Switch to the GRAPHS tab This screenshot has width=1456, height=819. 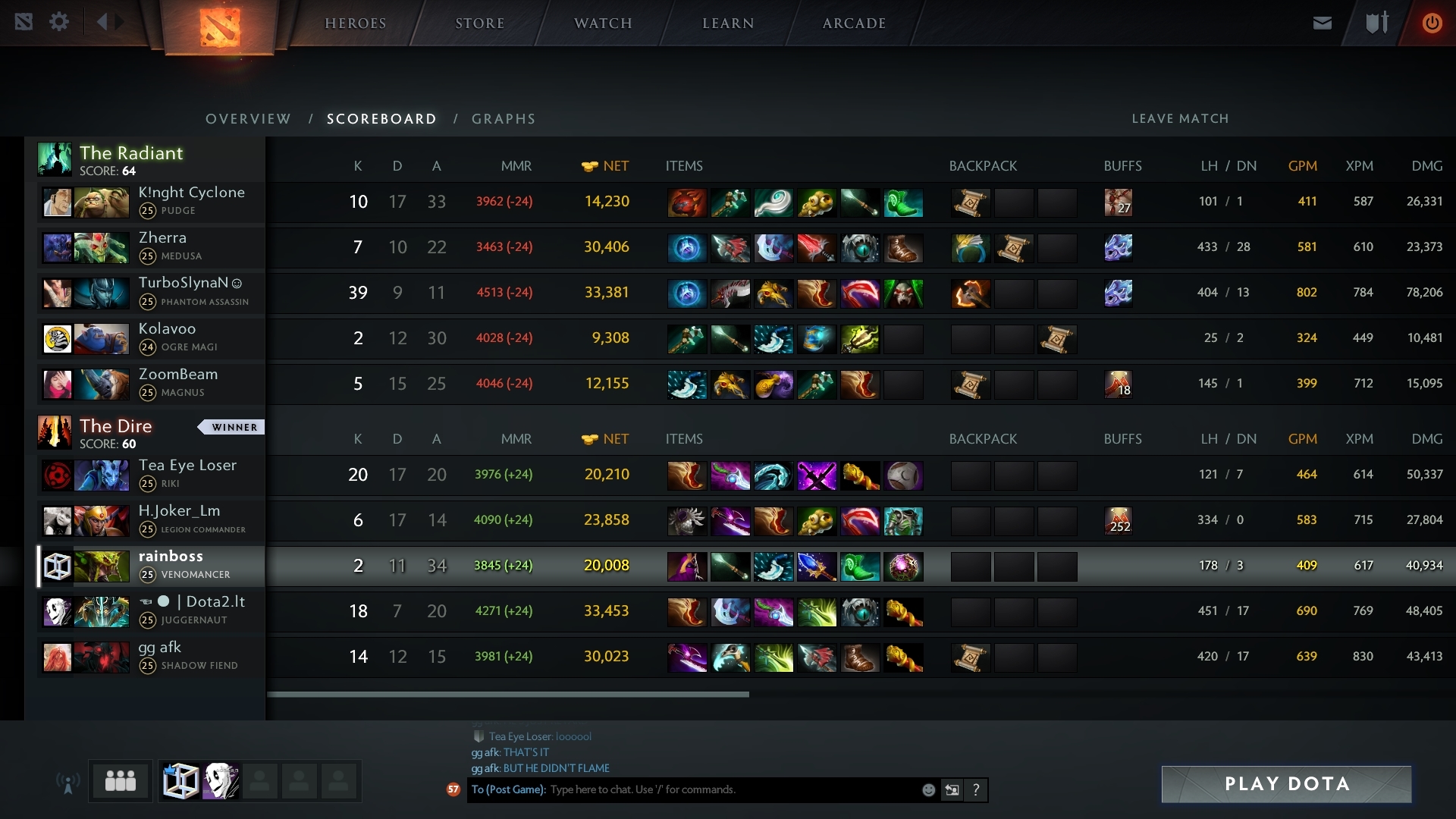click(x=504, y=119)
